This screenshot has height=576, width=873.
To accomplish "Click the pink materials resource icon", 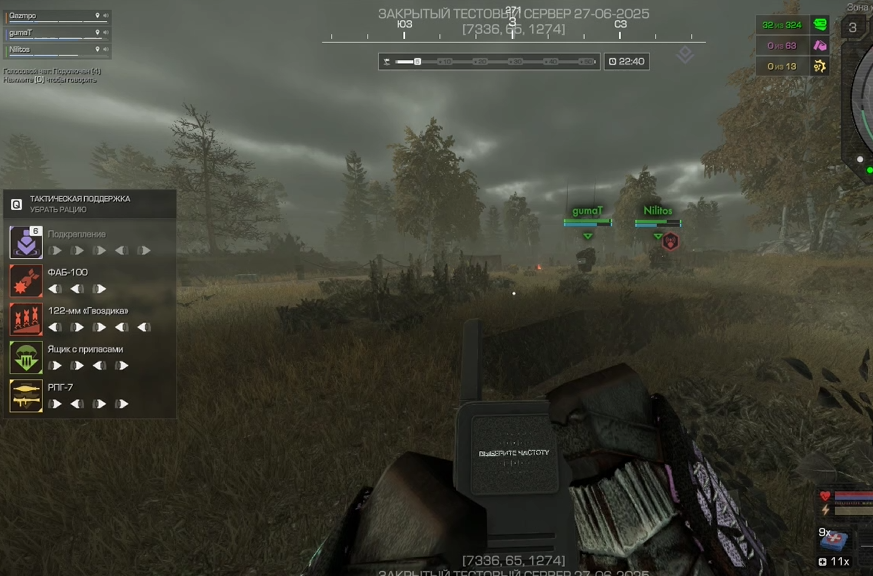I will tap(820, 46).
